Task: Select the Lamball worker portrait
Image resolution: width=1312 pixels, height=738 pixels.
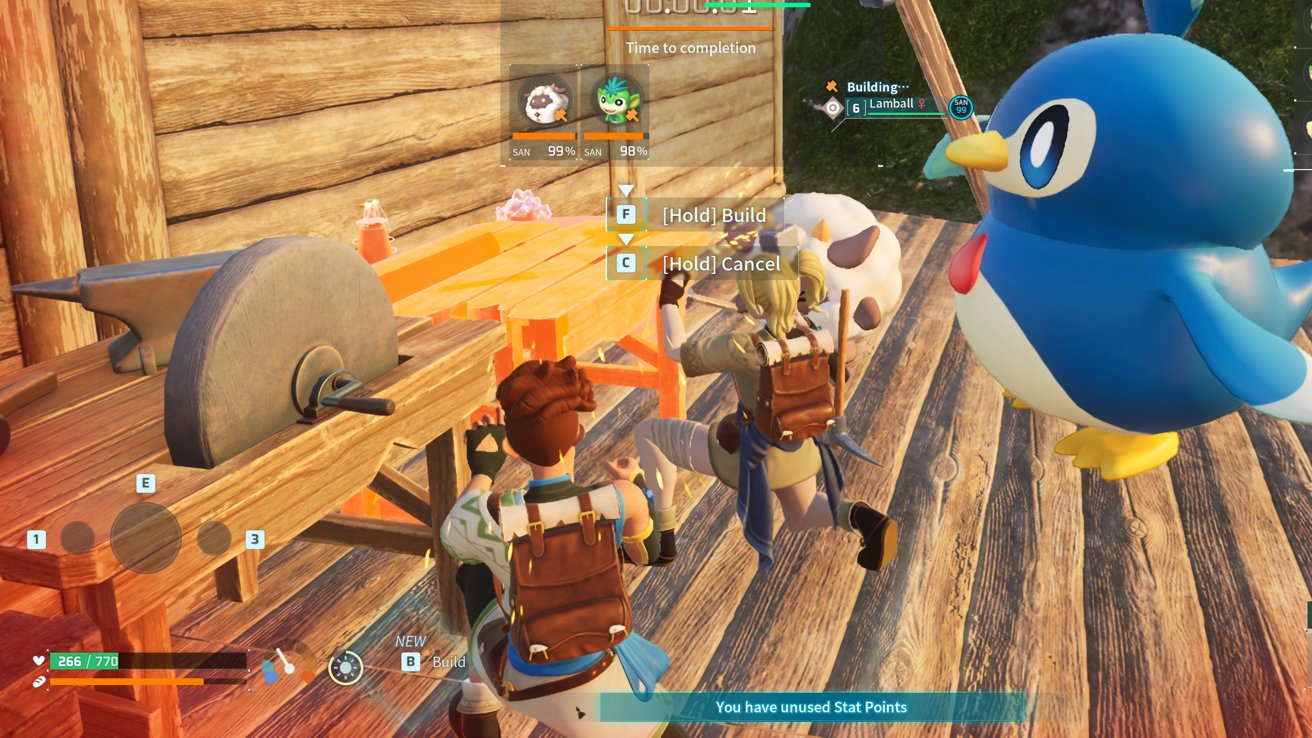Action: coord(545,100)
